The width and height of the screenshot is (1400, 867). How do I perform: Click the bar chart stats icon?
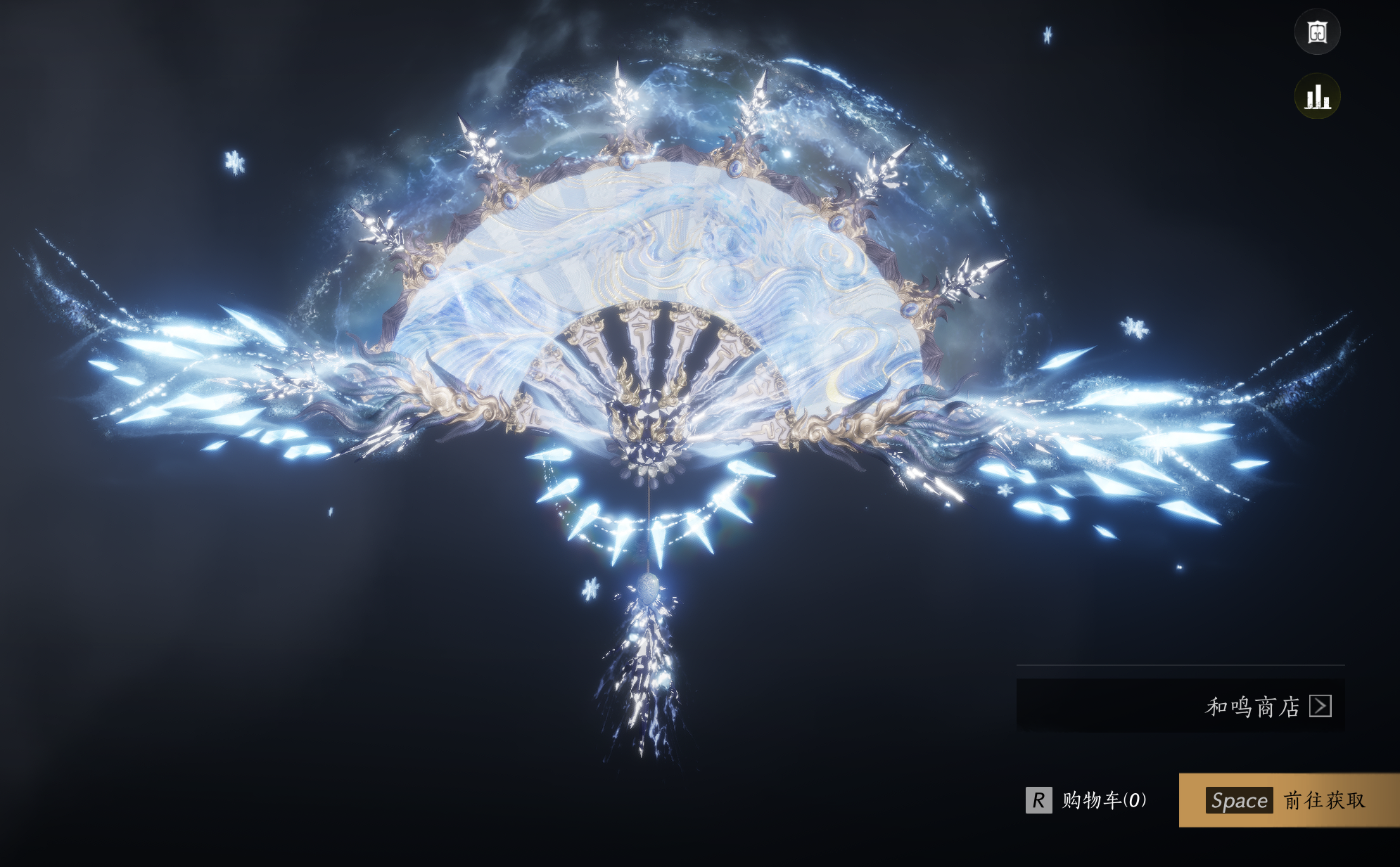click(x=1317, y=96)
